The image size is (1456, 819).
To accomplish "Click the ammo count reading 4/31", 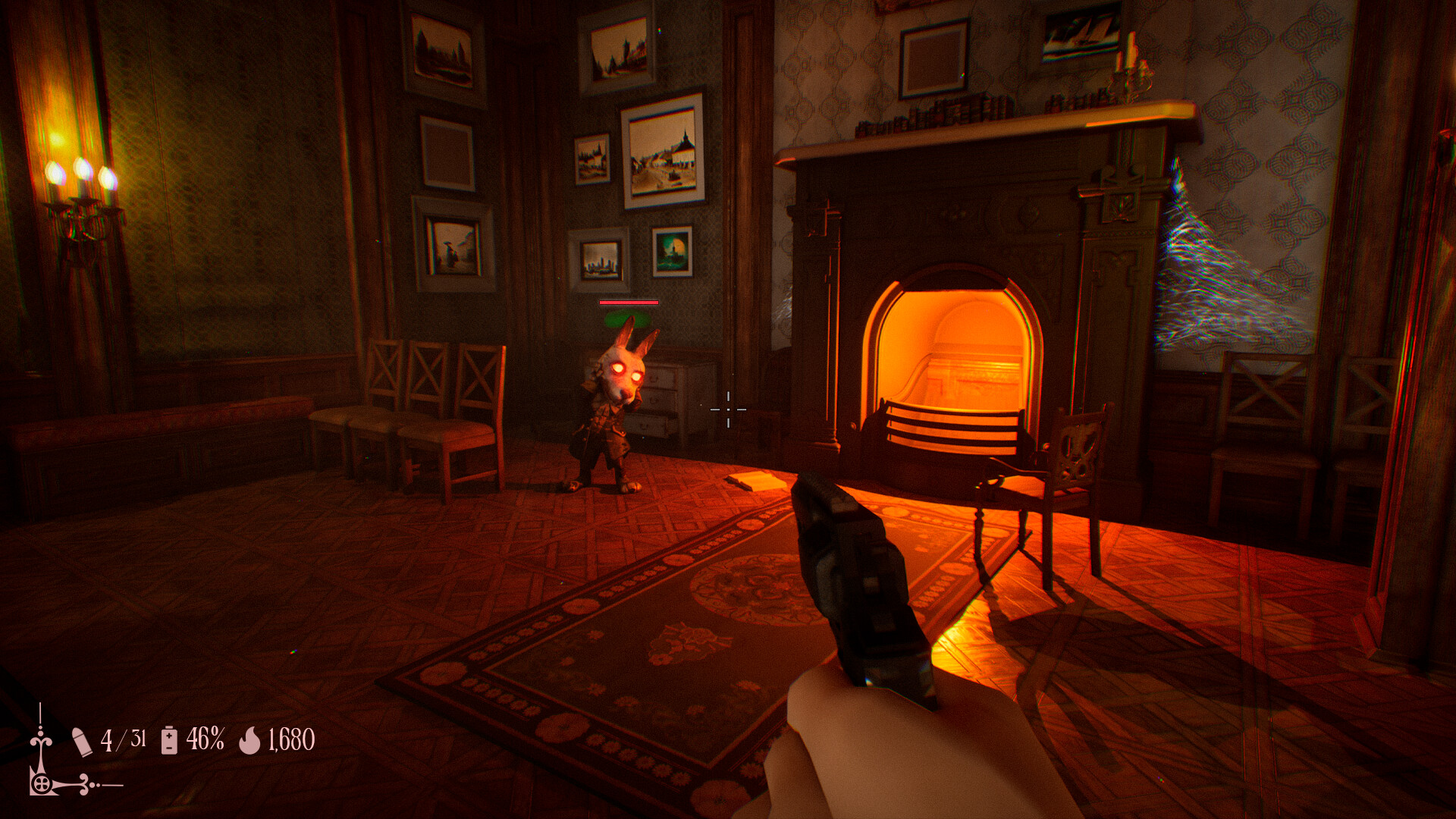I will pos(124,739).
